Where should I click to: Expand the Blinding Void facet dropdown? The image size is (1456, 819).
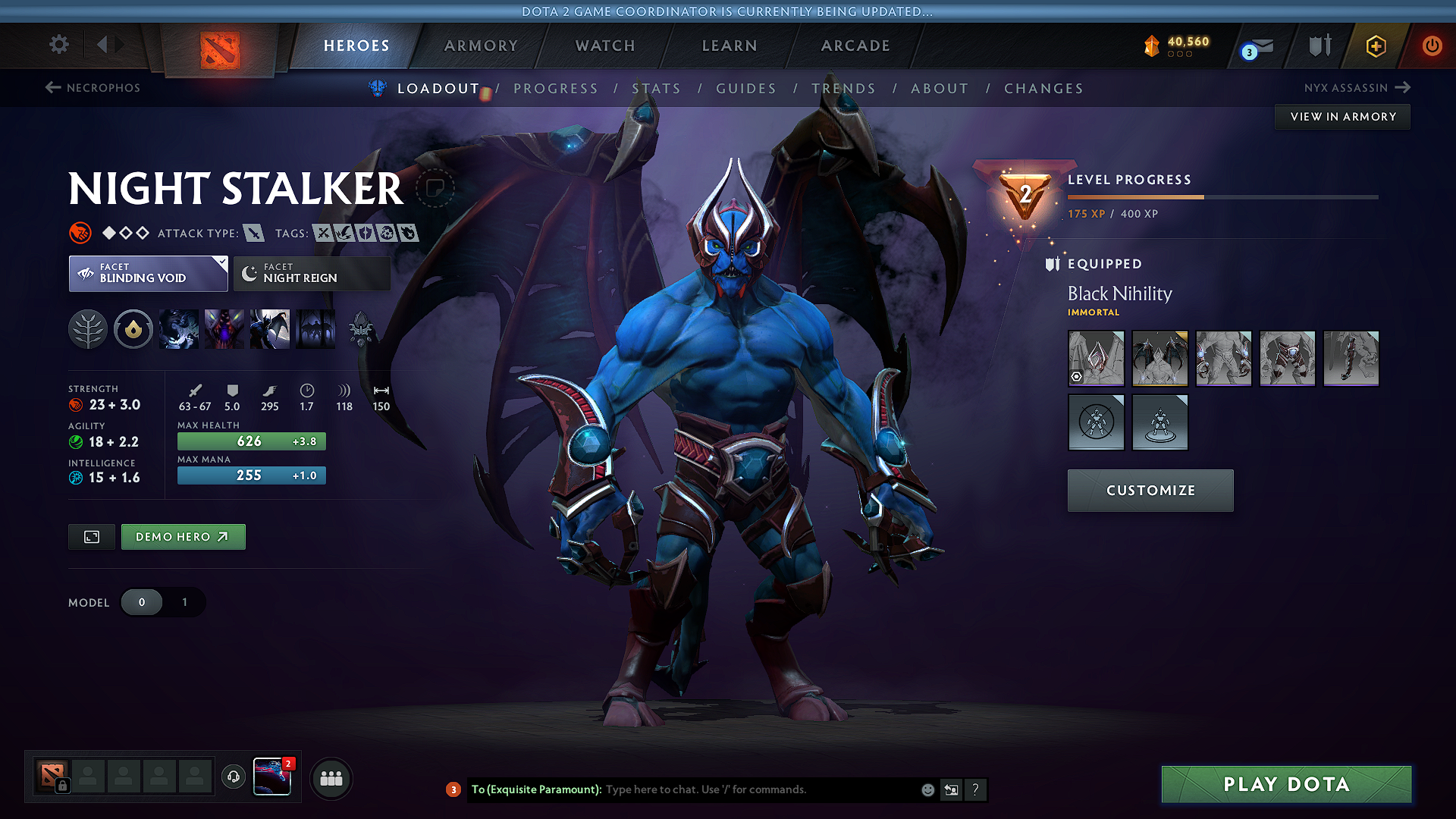[221, 263]
